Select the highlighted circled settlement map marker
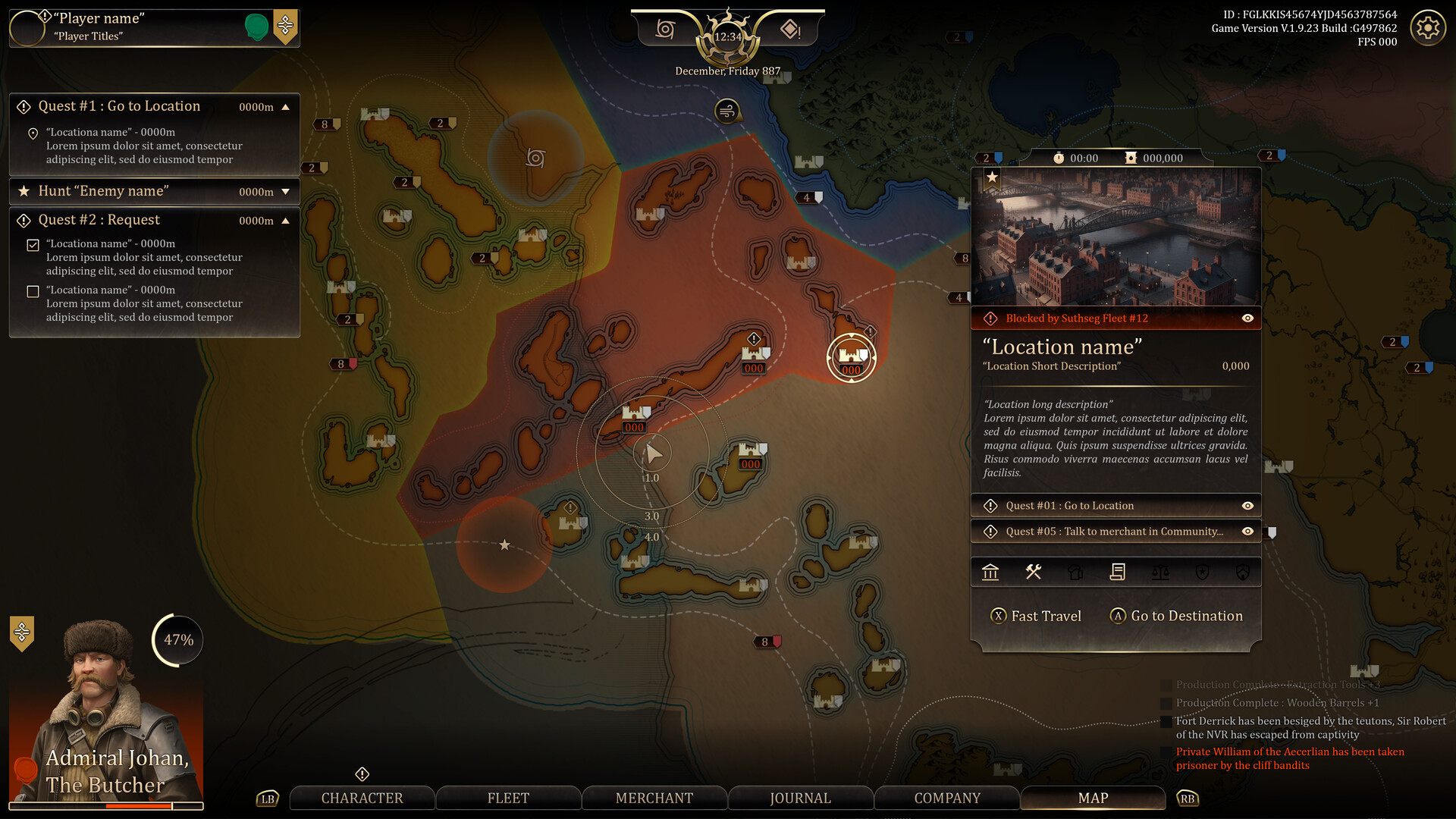The height and width of the screenshot is (819, 1456). point(851,357)
